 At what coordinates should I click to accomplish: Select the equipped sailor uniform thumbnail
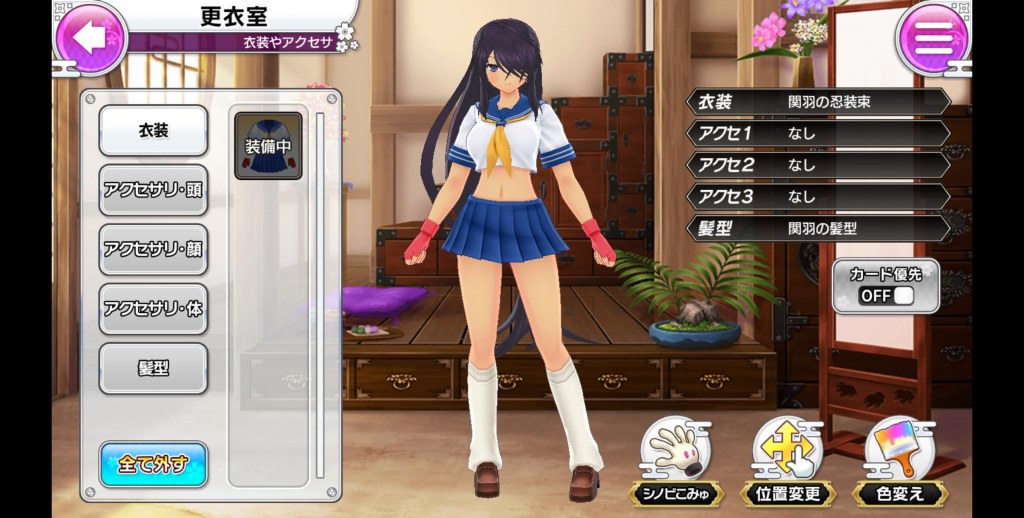coord(268,146)
